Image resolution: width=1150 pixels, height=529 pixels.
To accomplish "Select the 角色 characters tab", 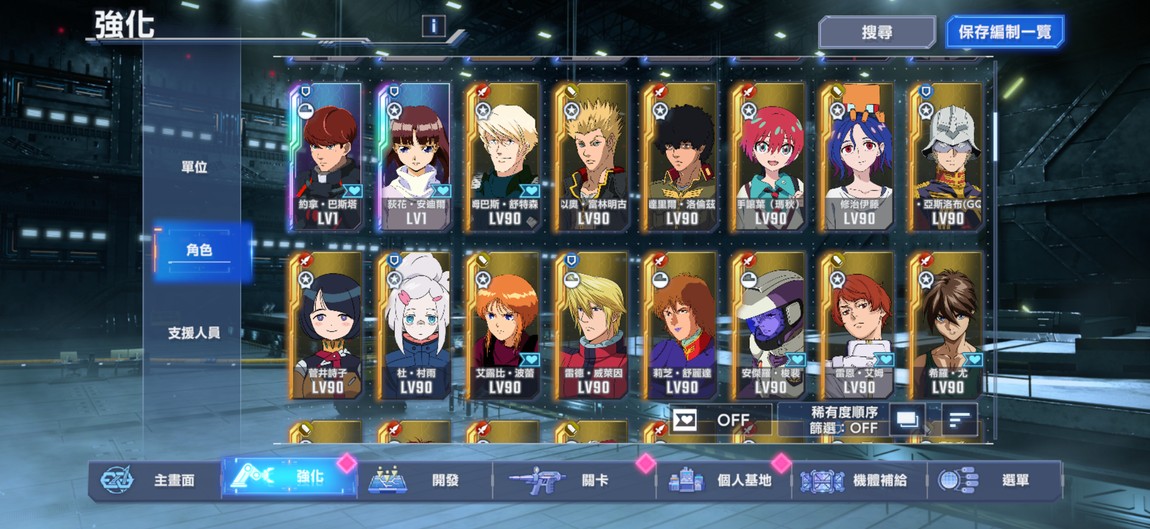I will coord(199,250).
